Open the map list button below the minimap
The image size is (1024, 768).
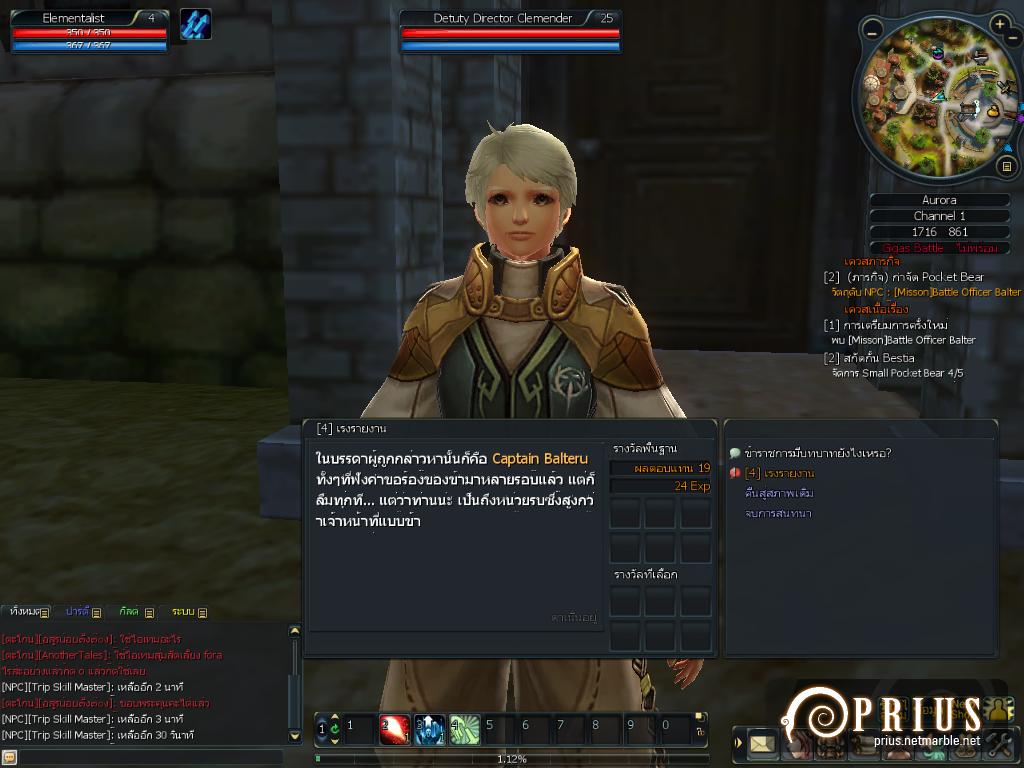click(1007, 165)
